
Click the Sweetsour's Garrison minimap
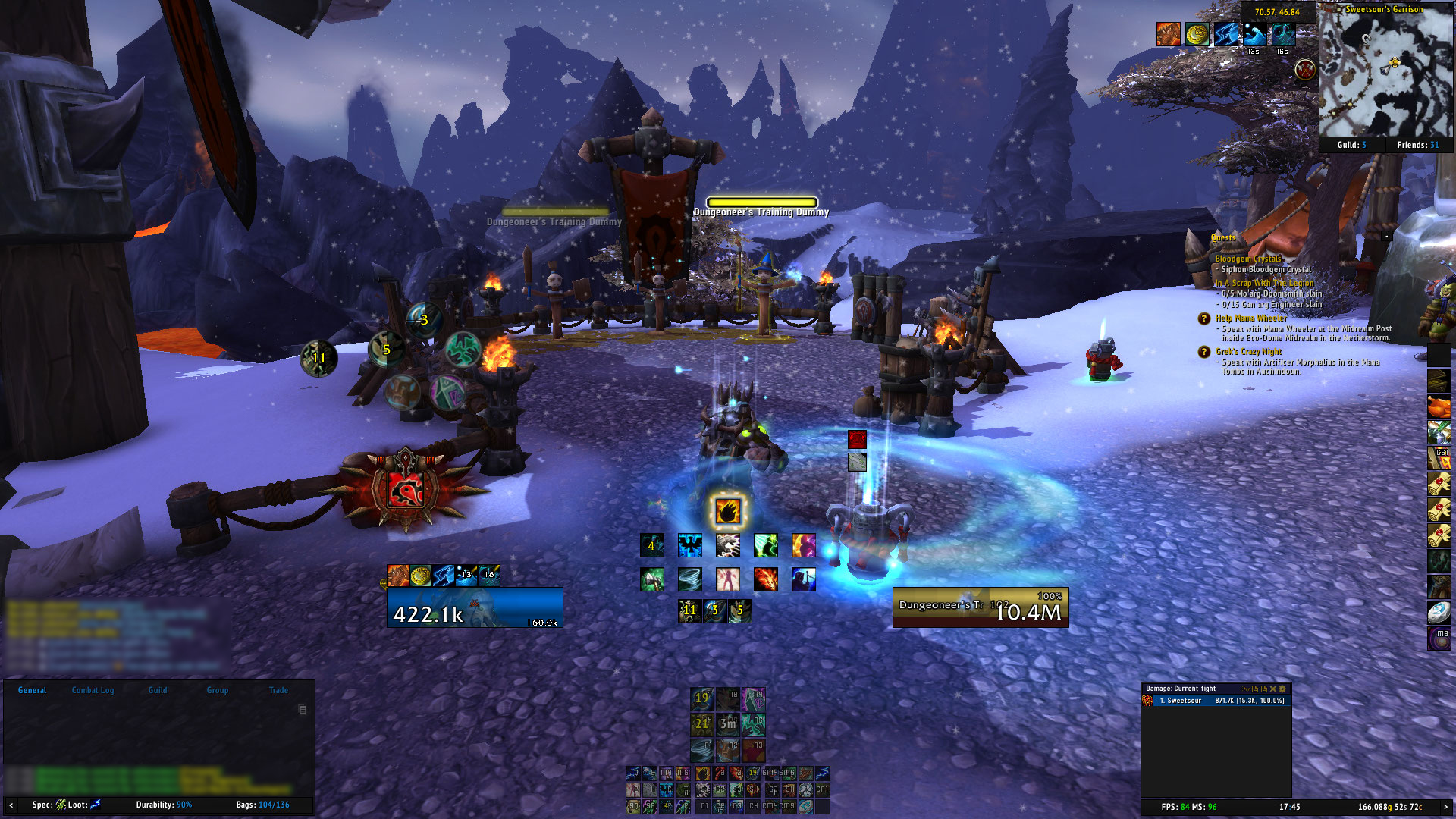tap(1385, 73)
